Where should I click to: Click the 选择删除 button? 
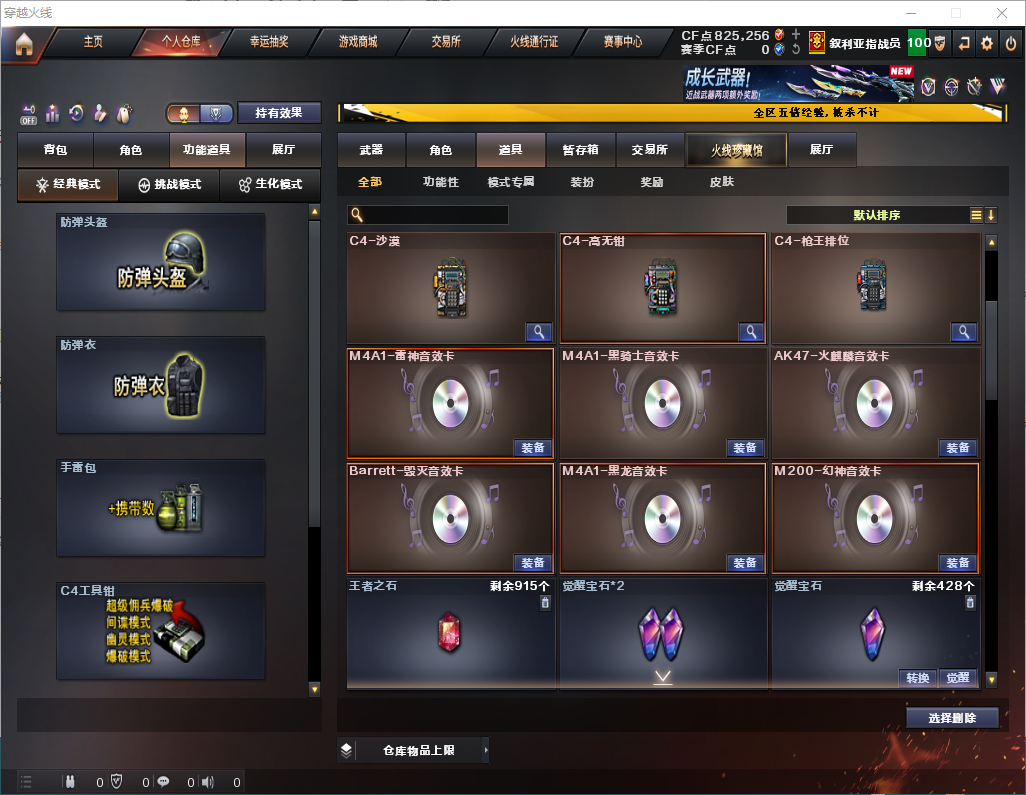tap(952, 718)
